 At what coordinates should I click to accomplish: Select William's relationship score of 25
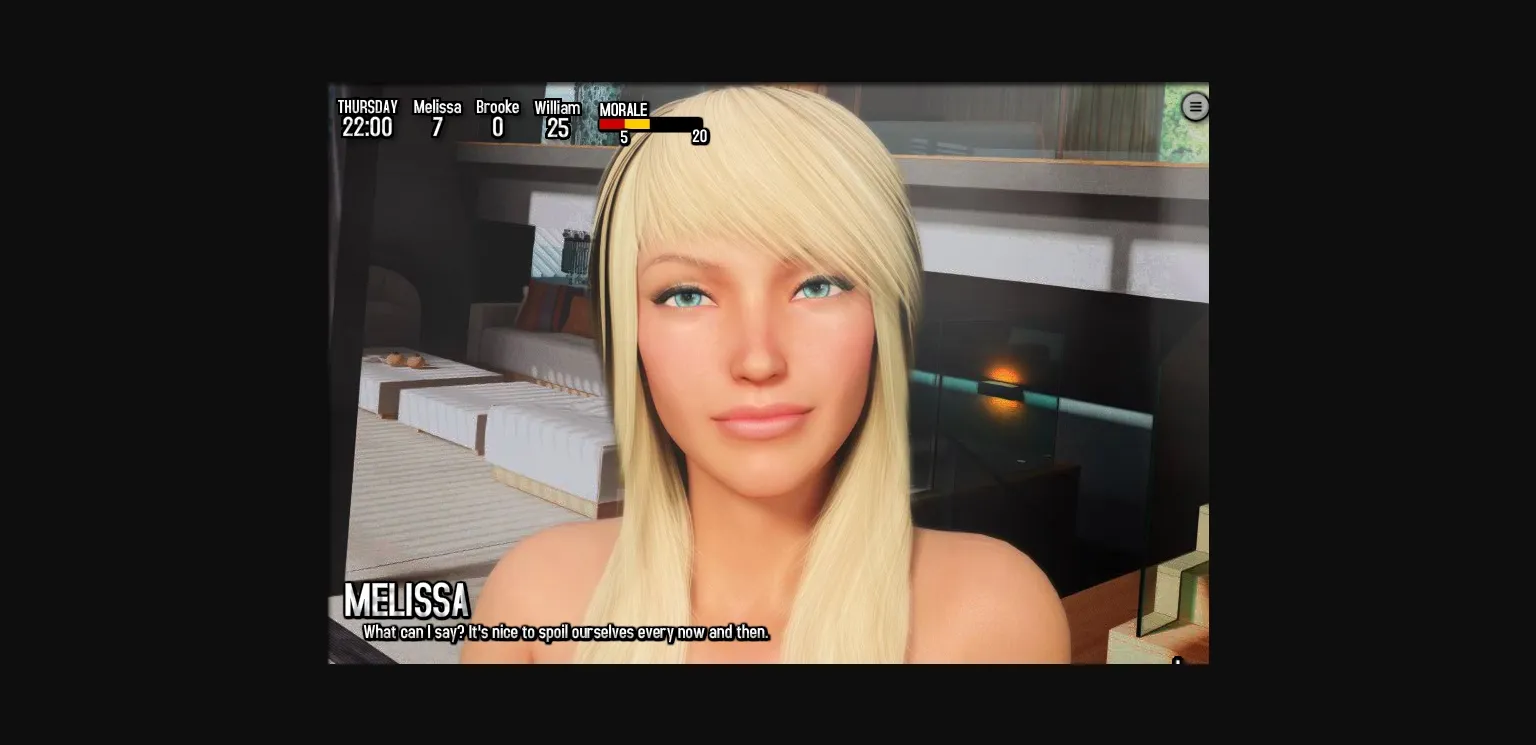pyautogui.click(x=557, y=128)
